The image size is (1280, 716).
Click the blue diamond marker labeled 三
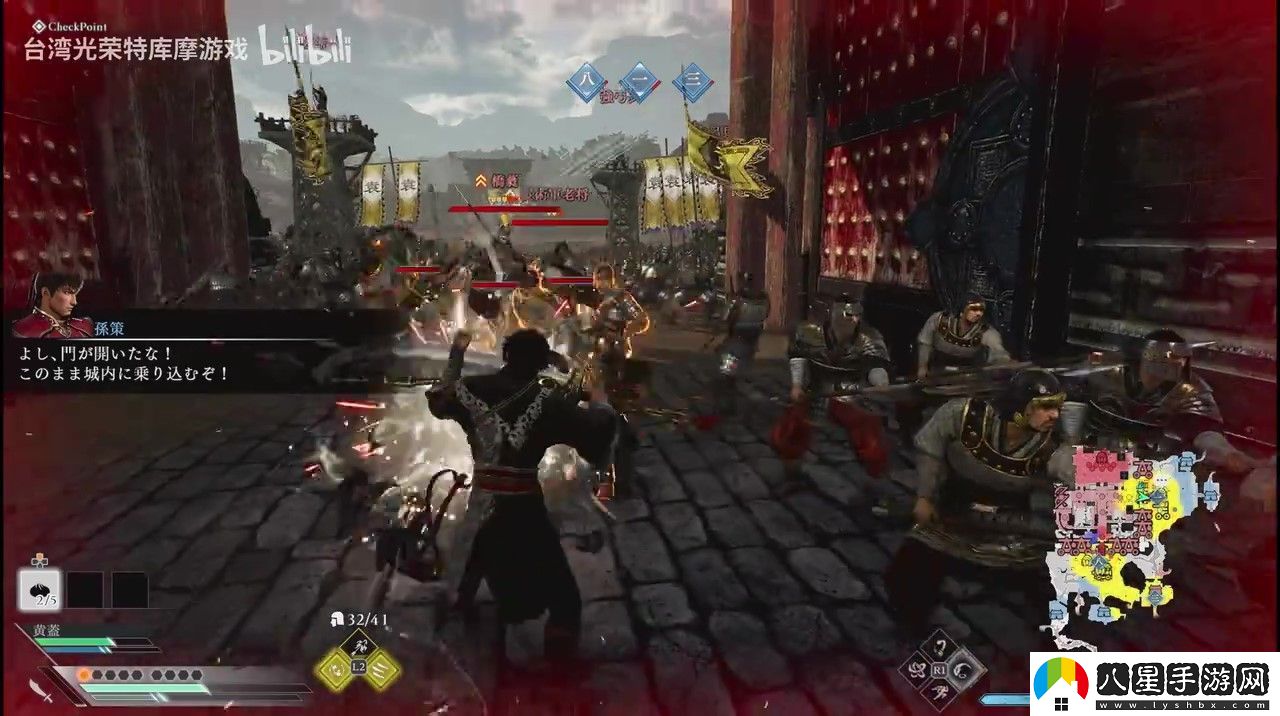pyautogui.click(x=691, y=83)
